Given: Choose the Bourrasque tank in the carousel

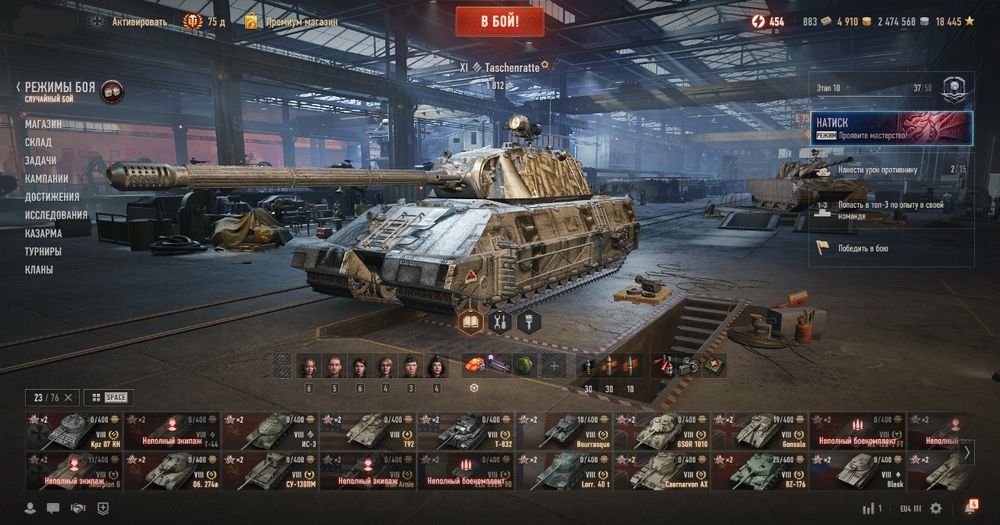Looking at the screenshot, I should click(563, 430).
